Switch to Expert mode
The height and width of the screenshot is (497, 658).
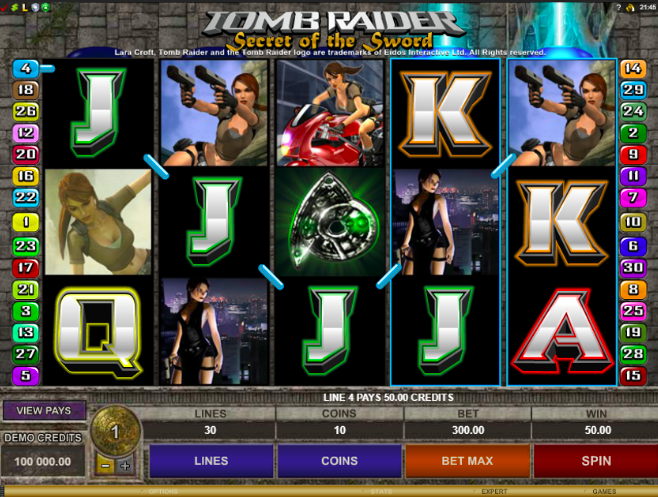click(493, 492)
